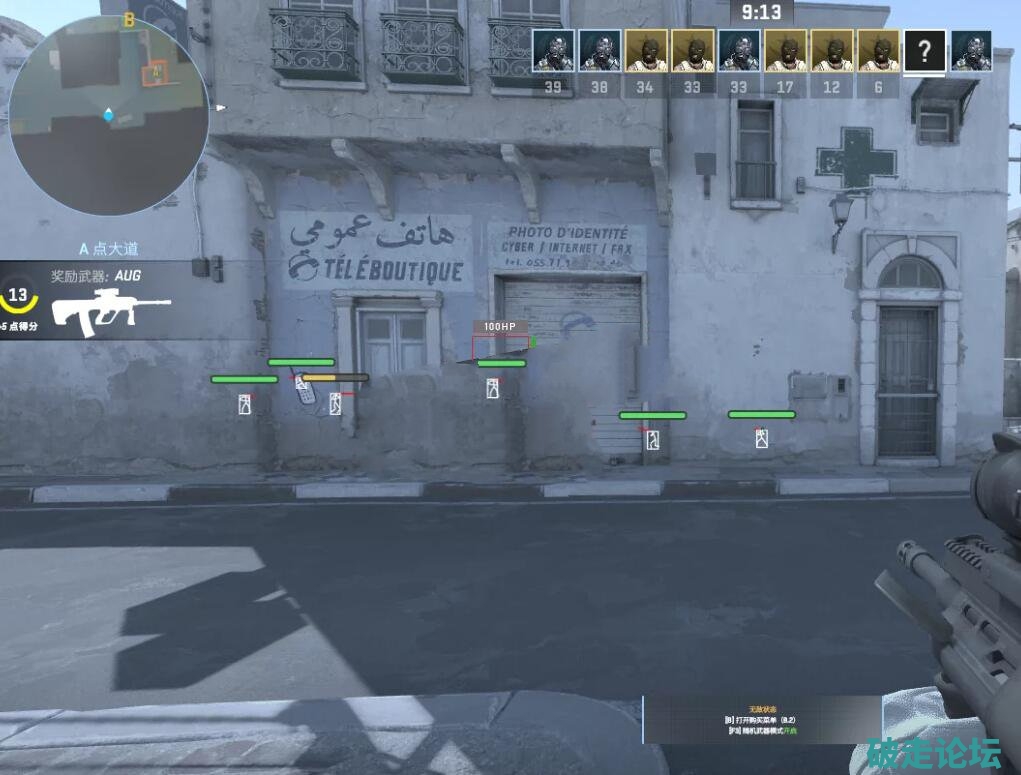Viewport: 1021px width, 775px height.
Task: Choose the player portrait with score 38
Action: tap(599, 51)
